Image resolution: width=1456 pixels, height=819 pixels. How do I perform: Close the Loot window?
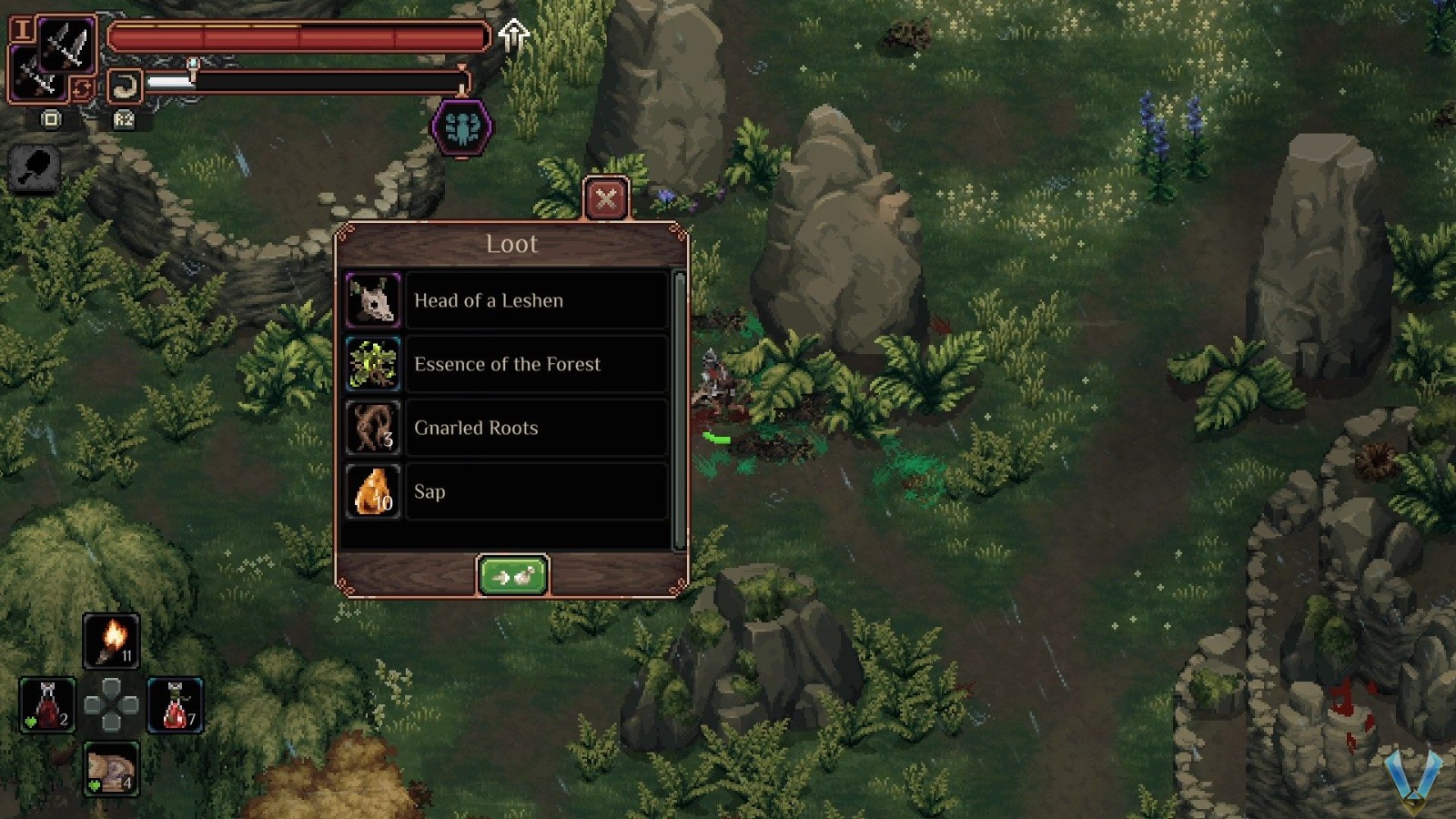click(606, 197)
